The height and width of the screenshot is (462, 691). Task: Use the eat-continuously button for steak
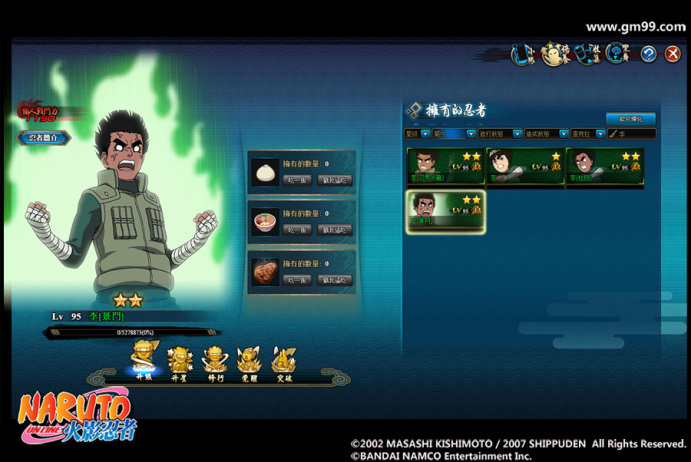tap(334, 280)
